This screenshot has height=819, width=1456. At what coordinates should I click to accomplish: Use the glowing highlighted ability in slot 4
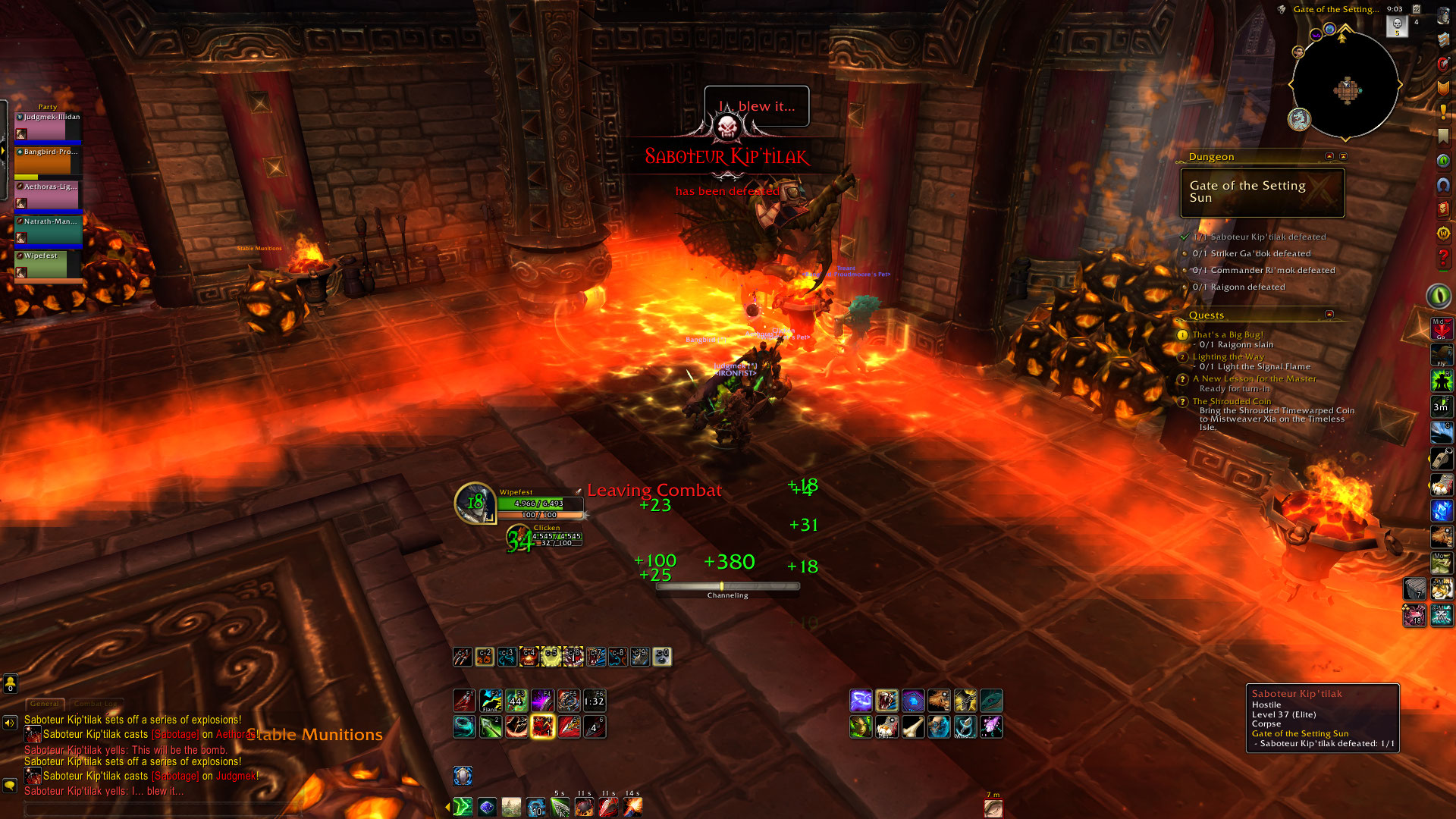pos(542,726)
